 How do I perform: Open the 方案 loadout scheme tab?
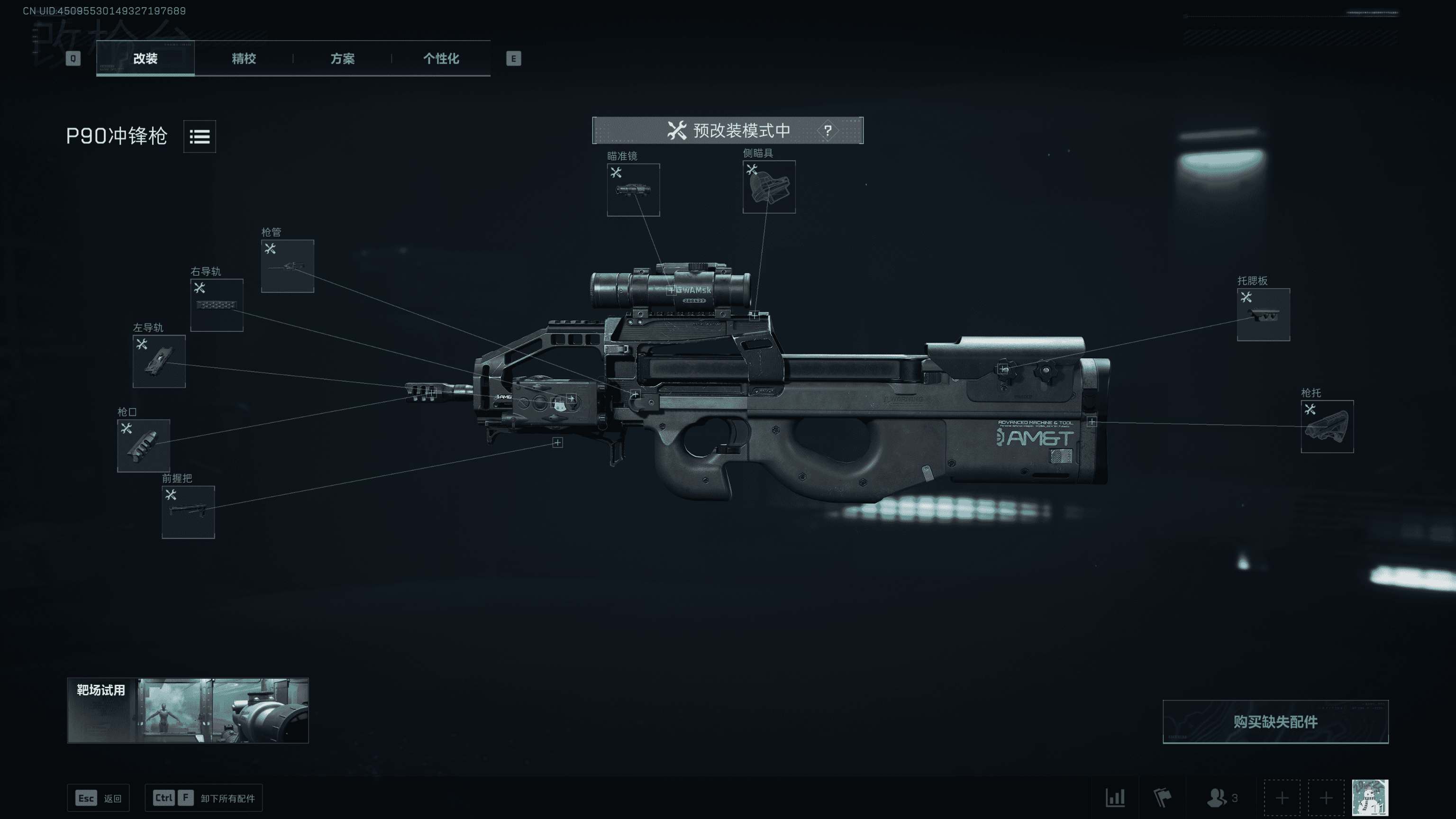point(343,59)
